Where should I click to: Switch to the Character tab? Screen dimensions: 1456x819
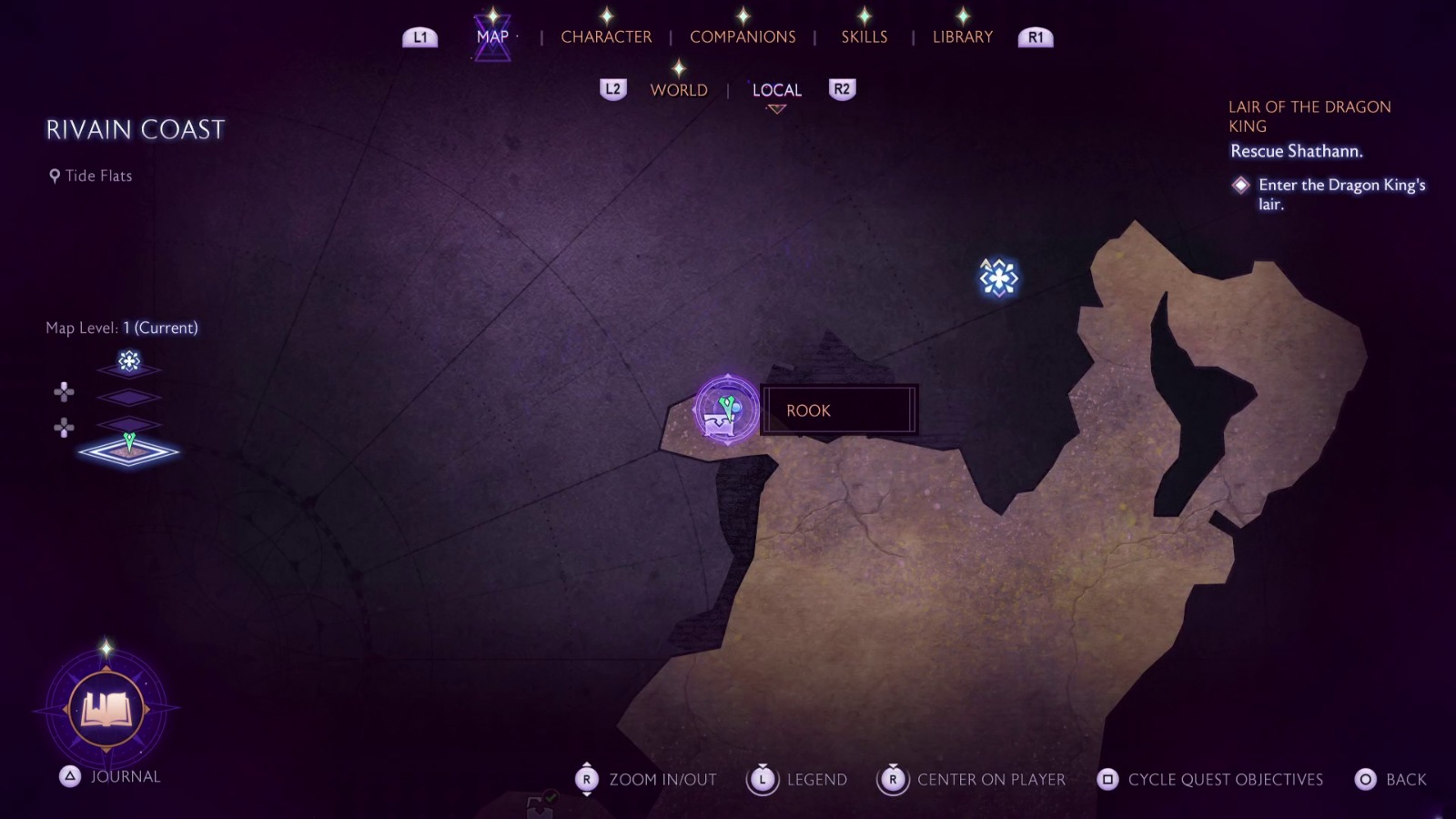pyautogui.click(x=606, y=36)
